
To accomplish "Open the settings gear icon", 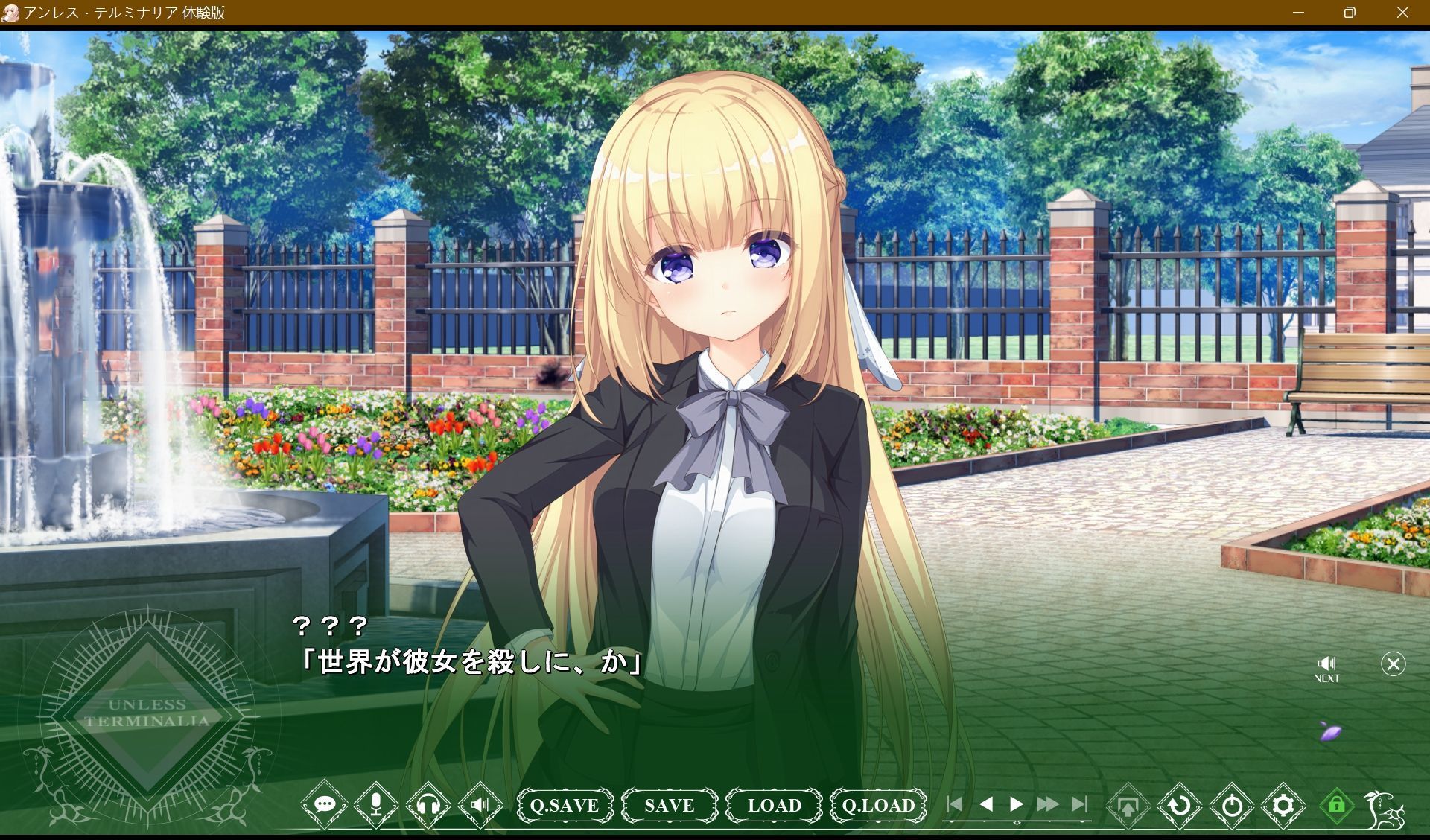I will 1283,805.
